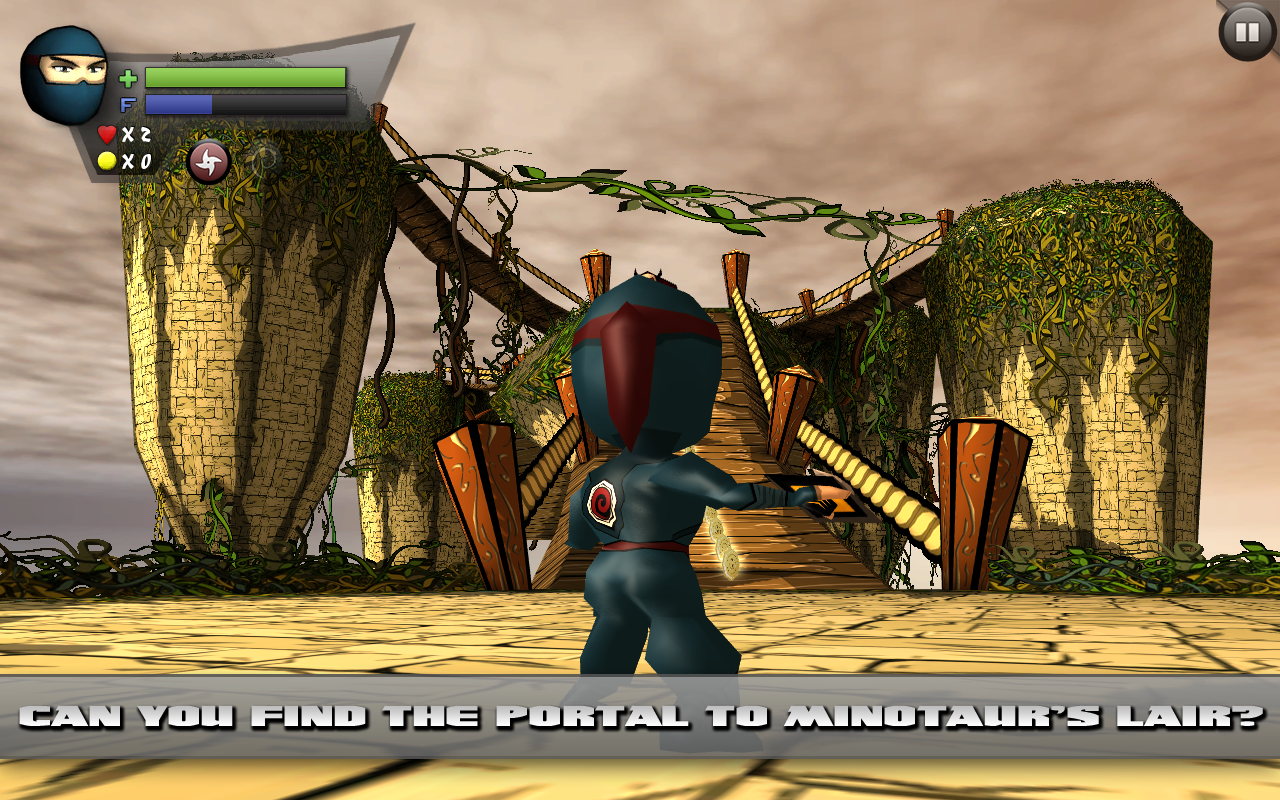Click the blue F focus icon
Image resolution: width=1280 pixels, height=800 pixels.
128,102
